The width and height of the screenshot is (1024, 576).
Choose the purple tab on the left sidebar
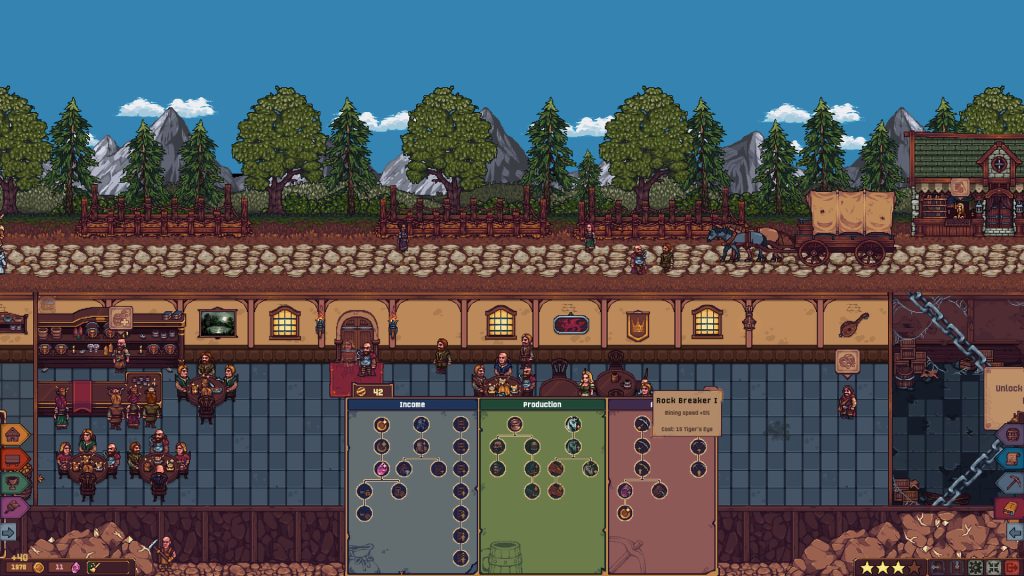point(14,507)
